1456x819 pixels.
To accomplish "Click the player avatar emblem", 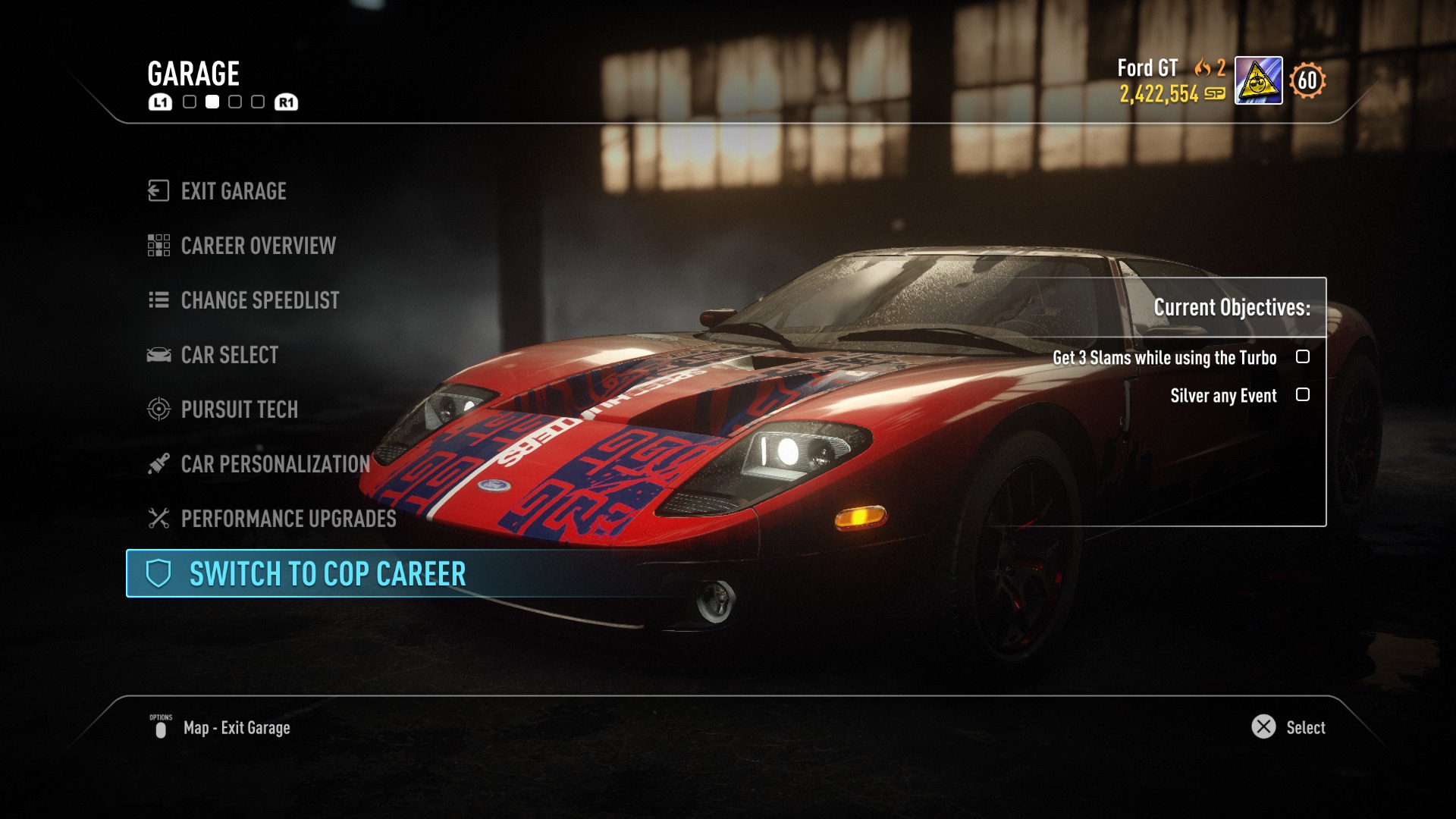I will 1258,80.
